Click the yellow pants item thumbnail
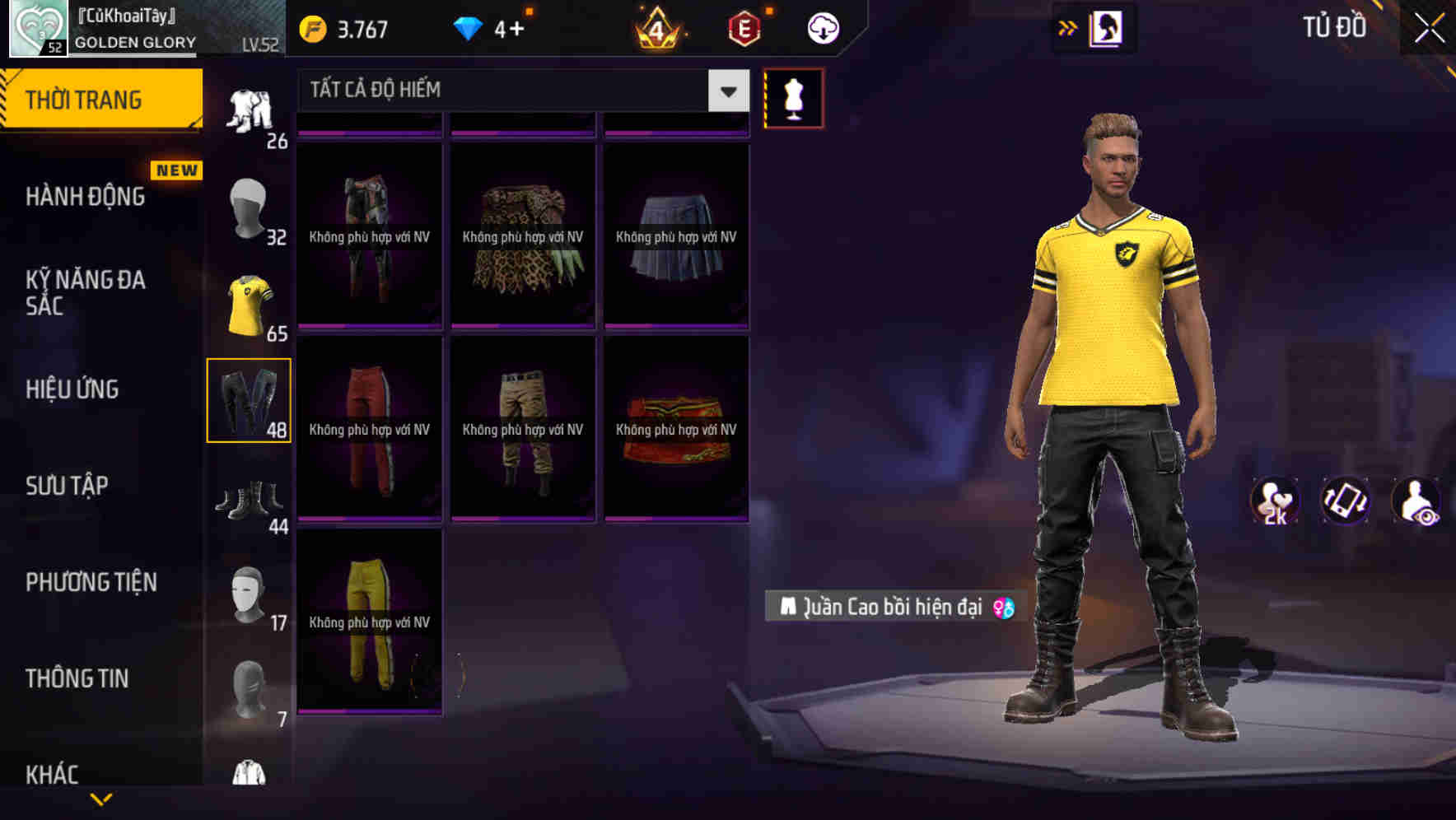The height and width of the screenshot is (820, 1456). click(x=370, y=626)
